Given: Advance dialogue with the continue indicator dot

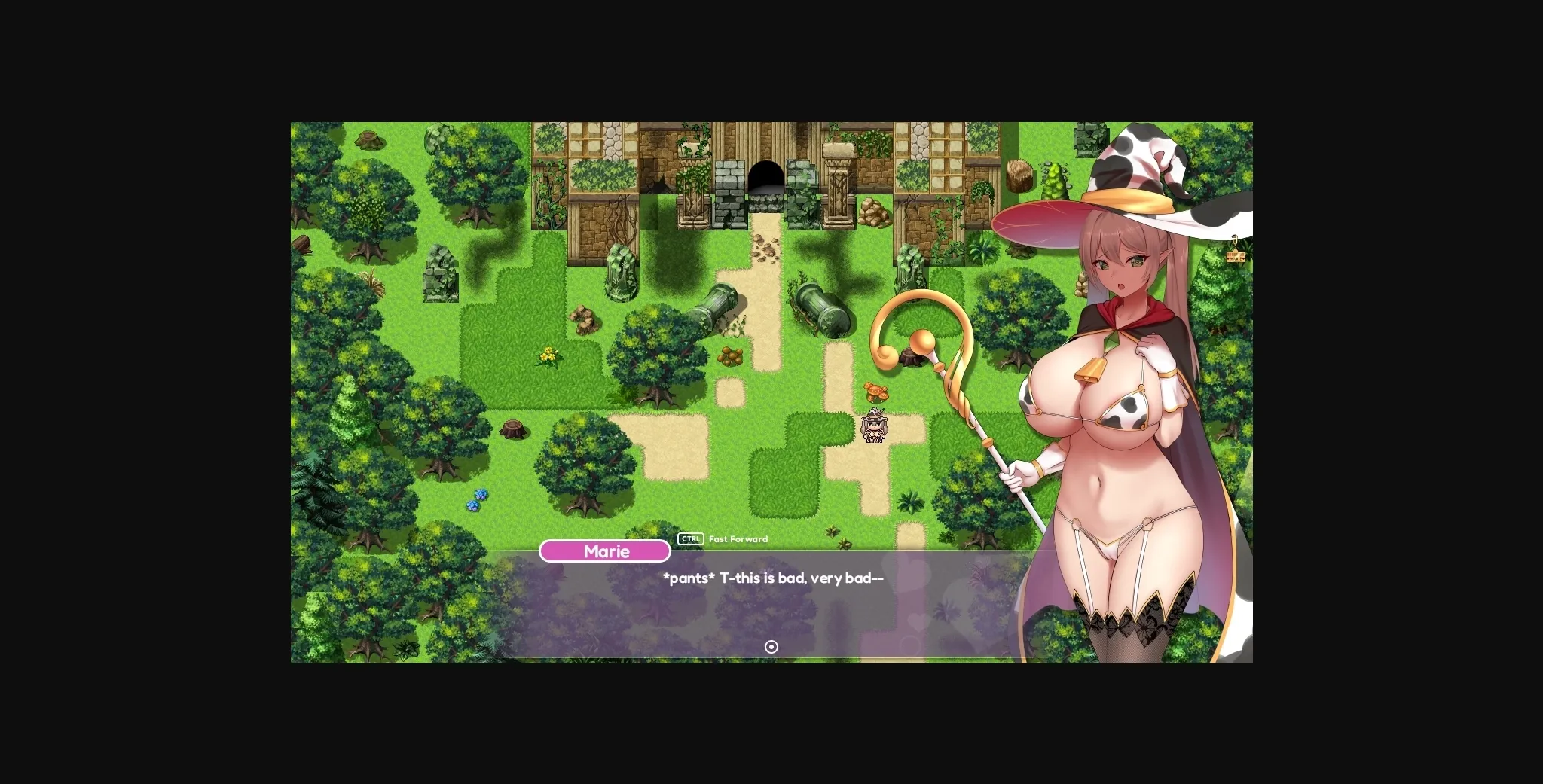Looking at the screenshot, I should 771,647.
